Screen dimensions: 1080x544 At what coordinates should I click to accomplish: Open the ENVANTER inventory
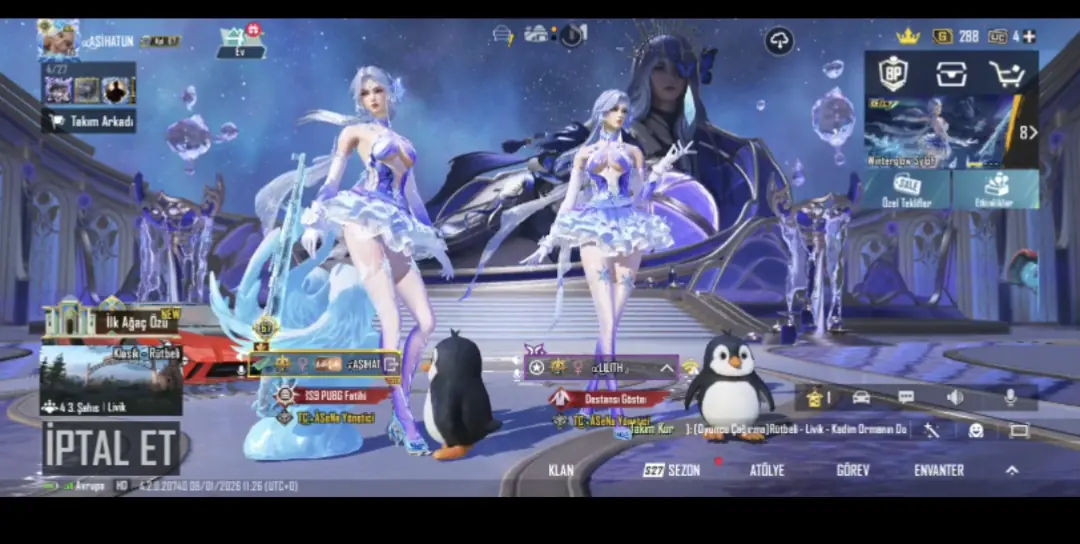[939, 470]
